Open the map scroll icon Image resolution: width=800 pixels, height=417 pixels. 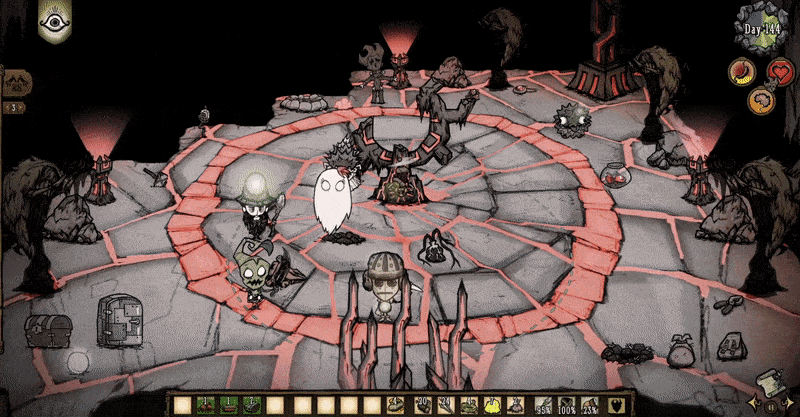coord(769,387)
